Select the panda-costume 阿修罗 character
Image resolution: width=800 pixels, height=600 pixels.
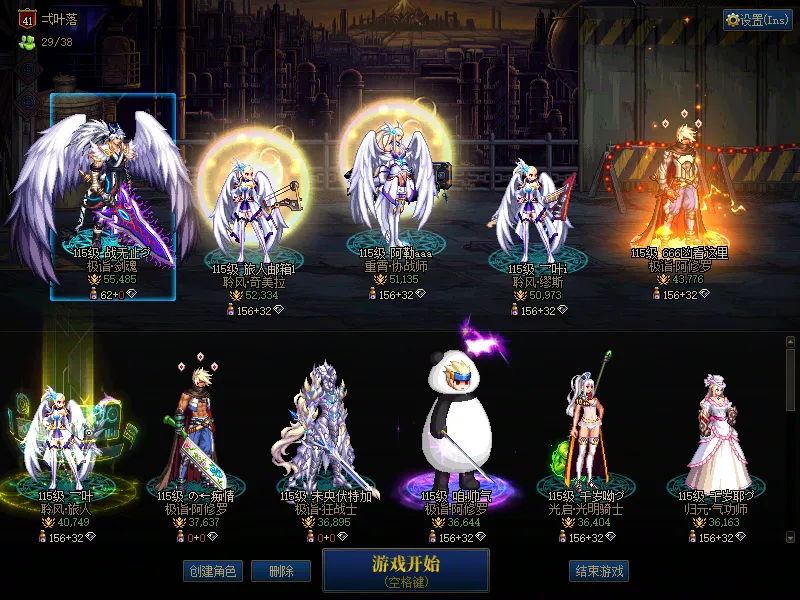pos(456,440)
